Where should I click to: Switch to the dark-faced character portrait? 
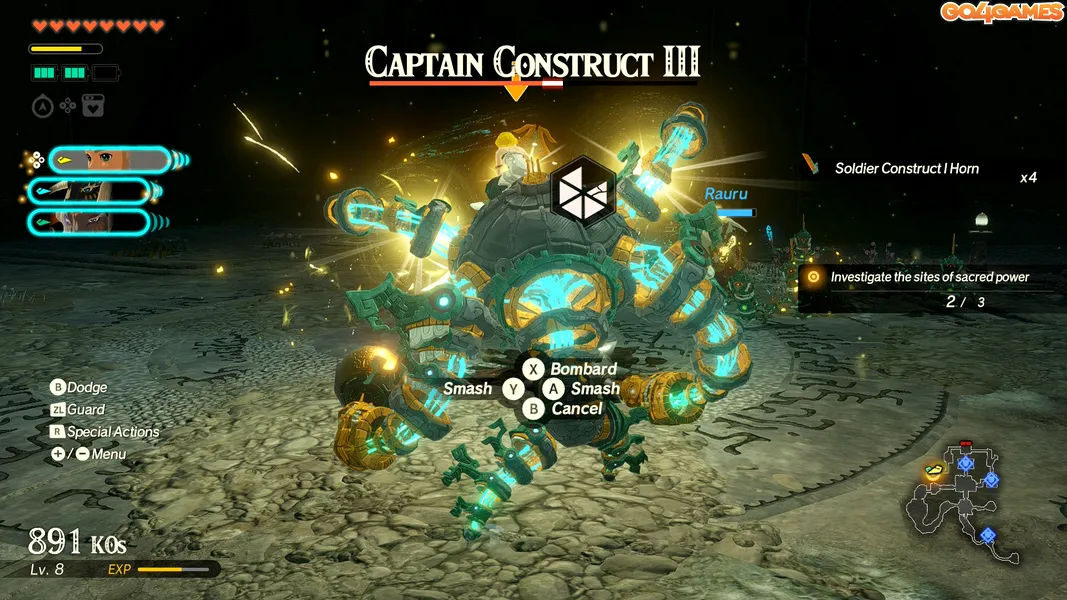point(90,222)
